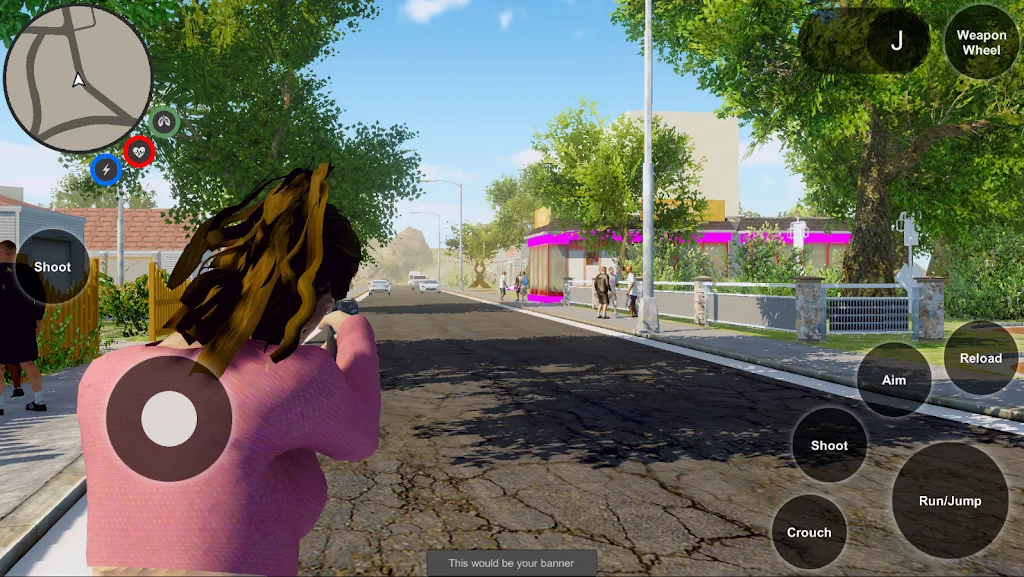Image resolution: width=1024 pixels, height=577 pixels.
Task: Tap the J button
Action: tap(896, 41)
